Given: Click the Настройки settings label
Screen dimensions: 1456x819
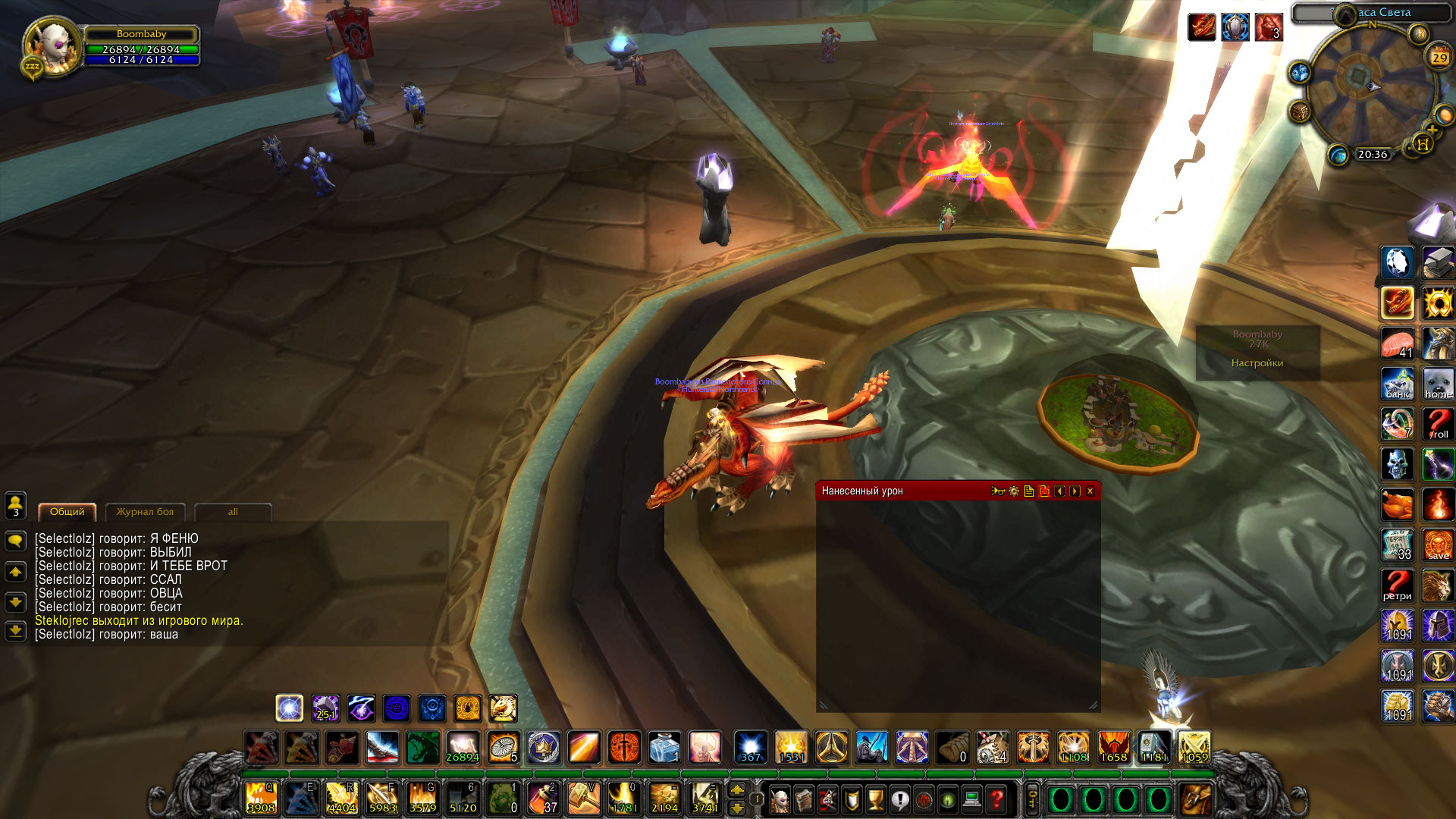Looking at the screenshot, I should (x=1257, y=363).
